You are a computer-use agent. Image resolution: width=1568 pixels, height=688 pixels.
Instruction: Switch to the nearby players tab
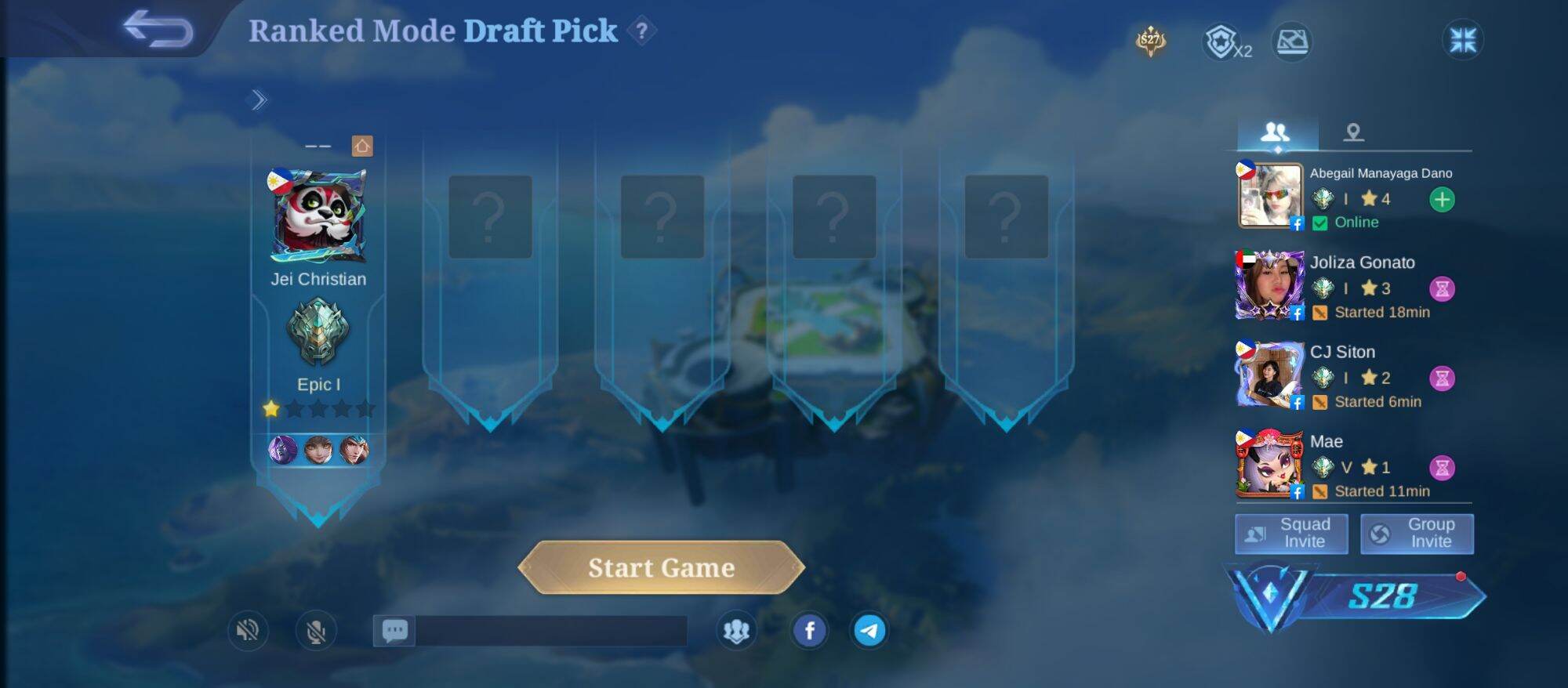point(1353,132)
